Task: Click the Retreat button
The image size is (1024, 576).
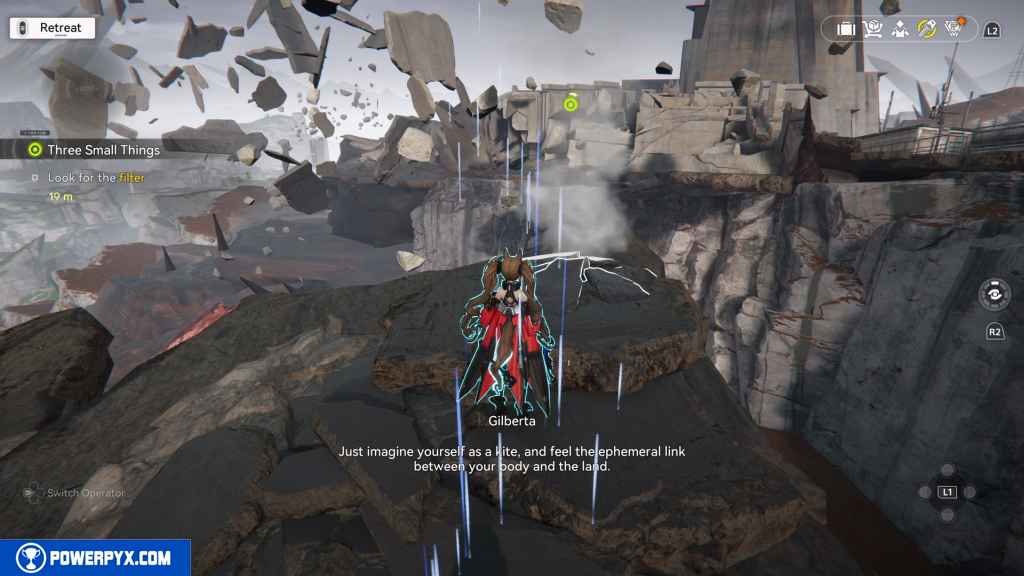Action: click(x=52, y=28)
